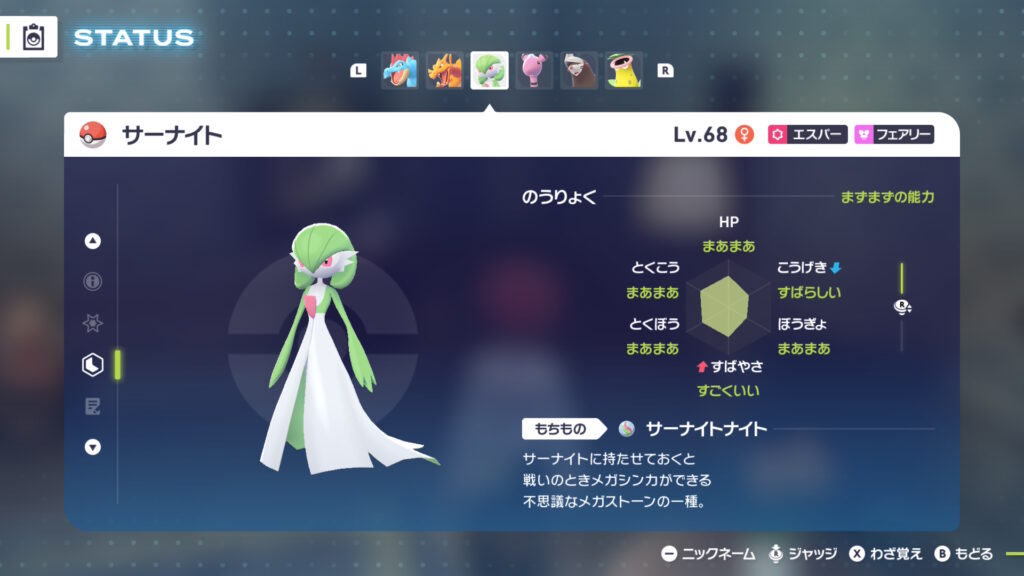This screenshot has height=576, width=1024.
Task: Open the star-shaped status tab
Action: pyautogui.click(x=93, y=324)
